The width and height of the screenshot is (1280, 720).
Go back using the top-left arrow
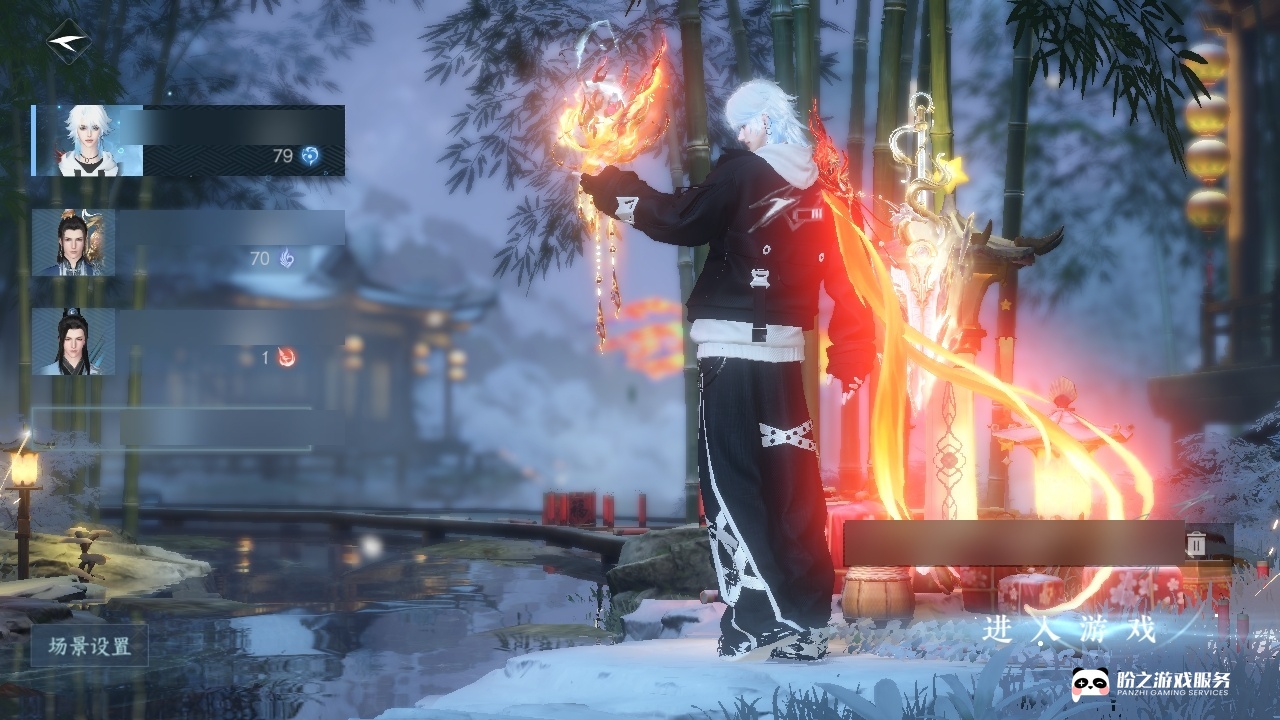(69, 42)
